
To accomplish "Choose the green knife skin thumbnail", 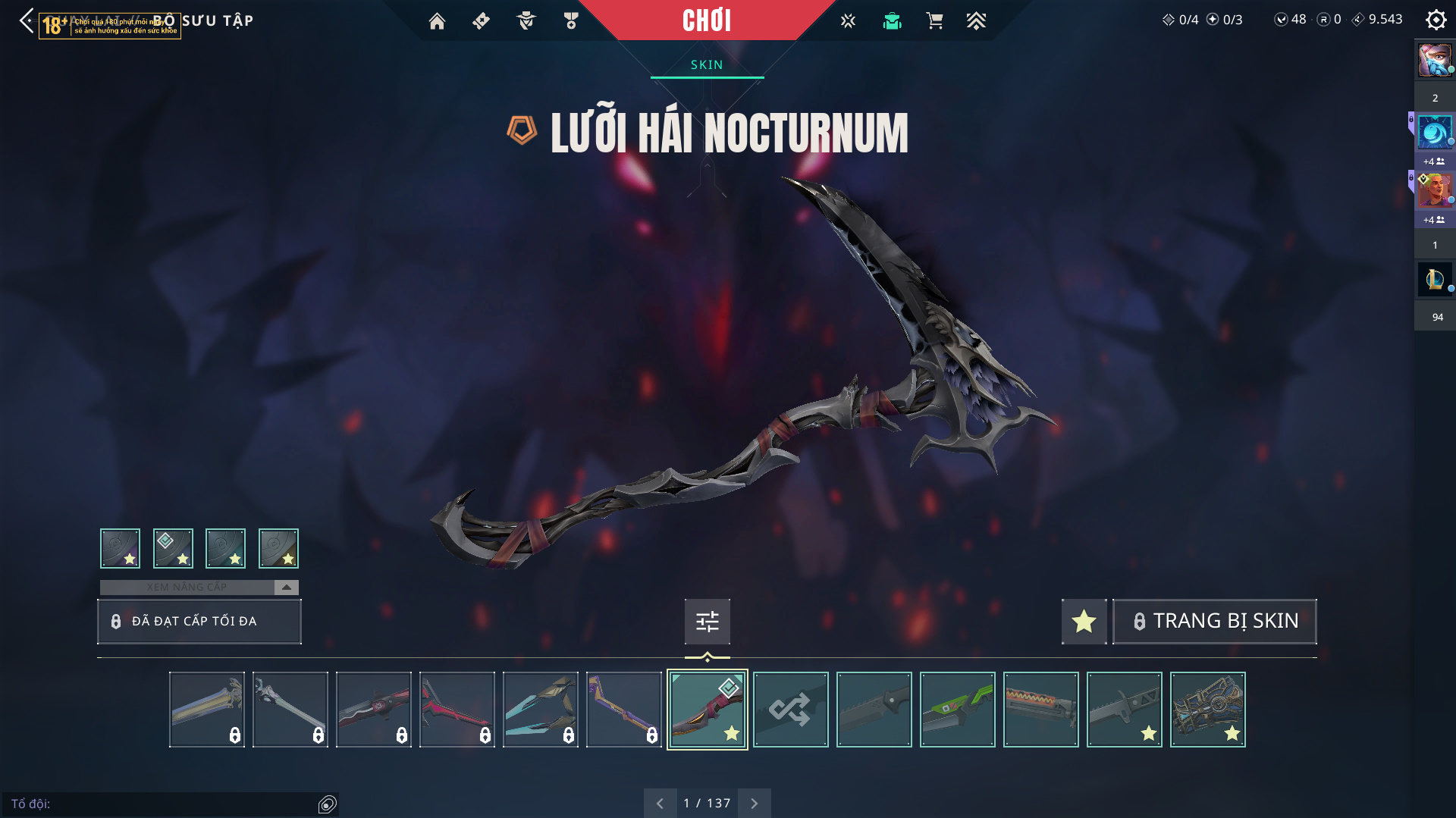I will 957,710.
